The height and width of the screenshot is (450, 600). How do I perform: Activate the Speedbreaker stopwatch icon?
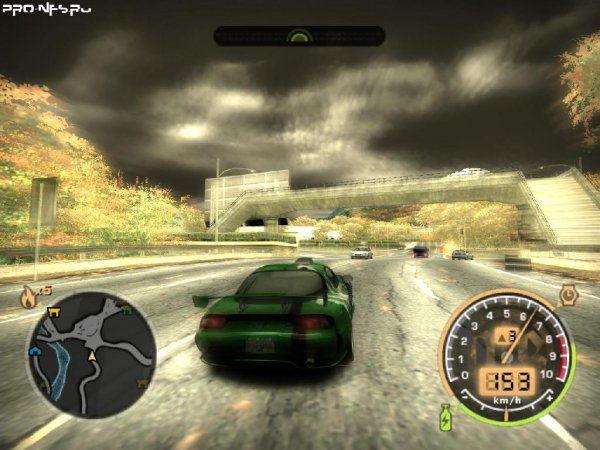click(567, 294)
